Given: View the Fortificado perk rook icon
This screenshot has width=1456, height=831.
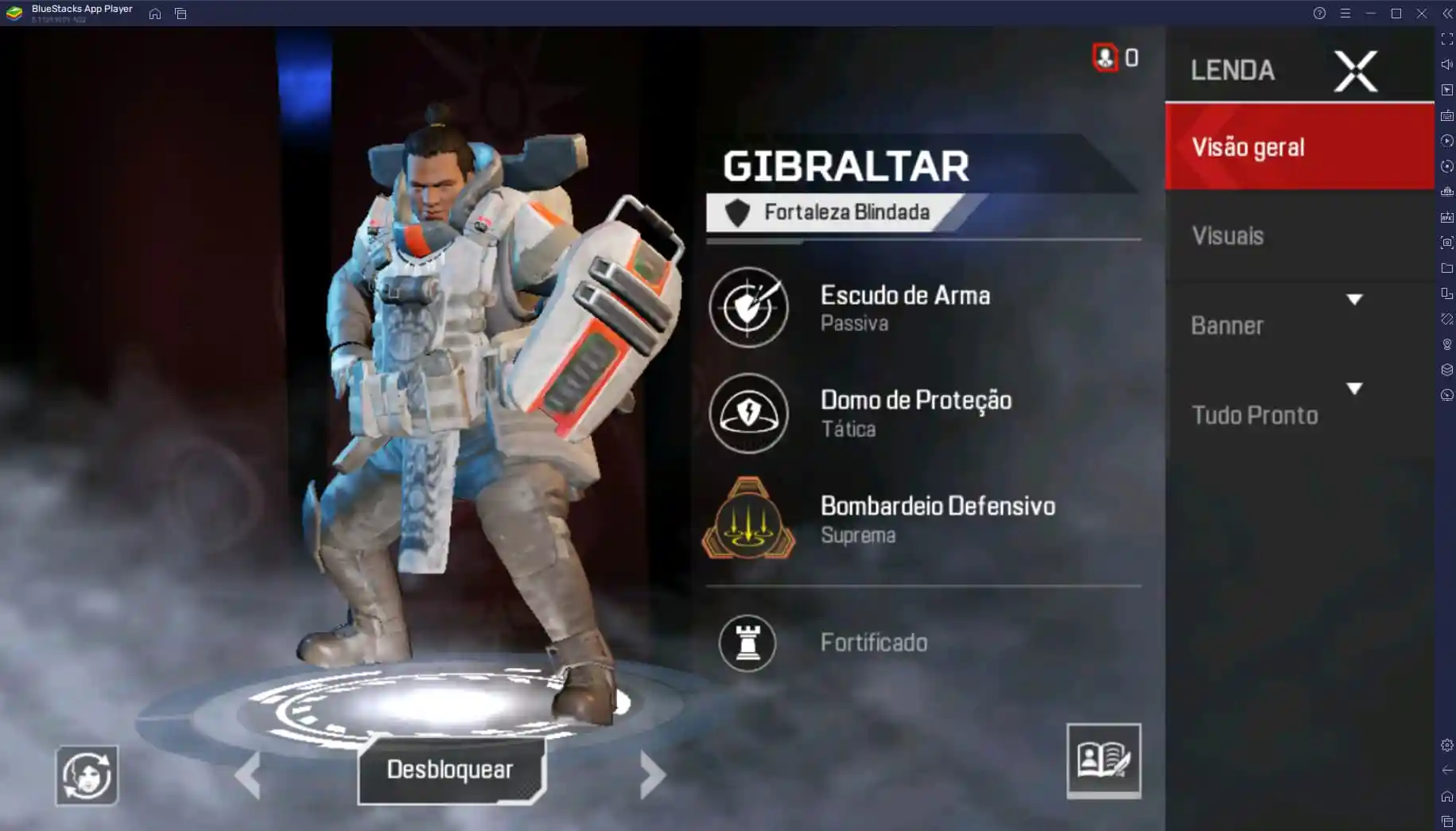Looking at the screenshot, I should pyautogui.click(x=747, y=643).
